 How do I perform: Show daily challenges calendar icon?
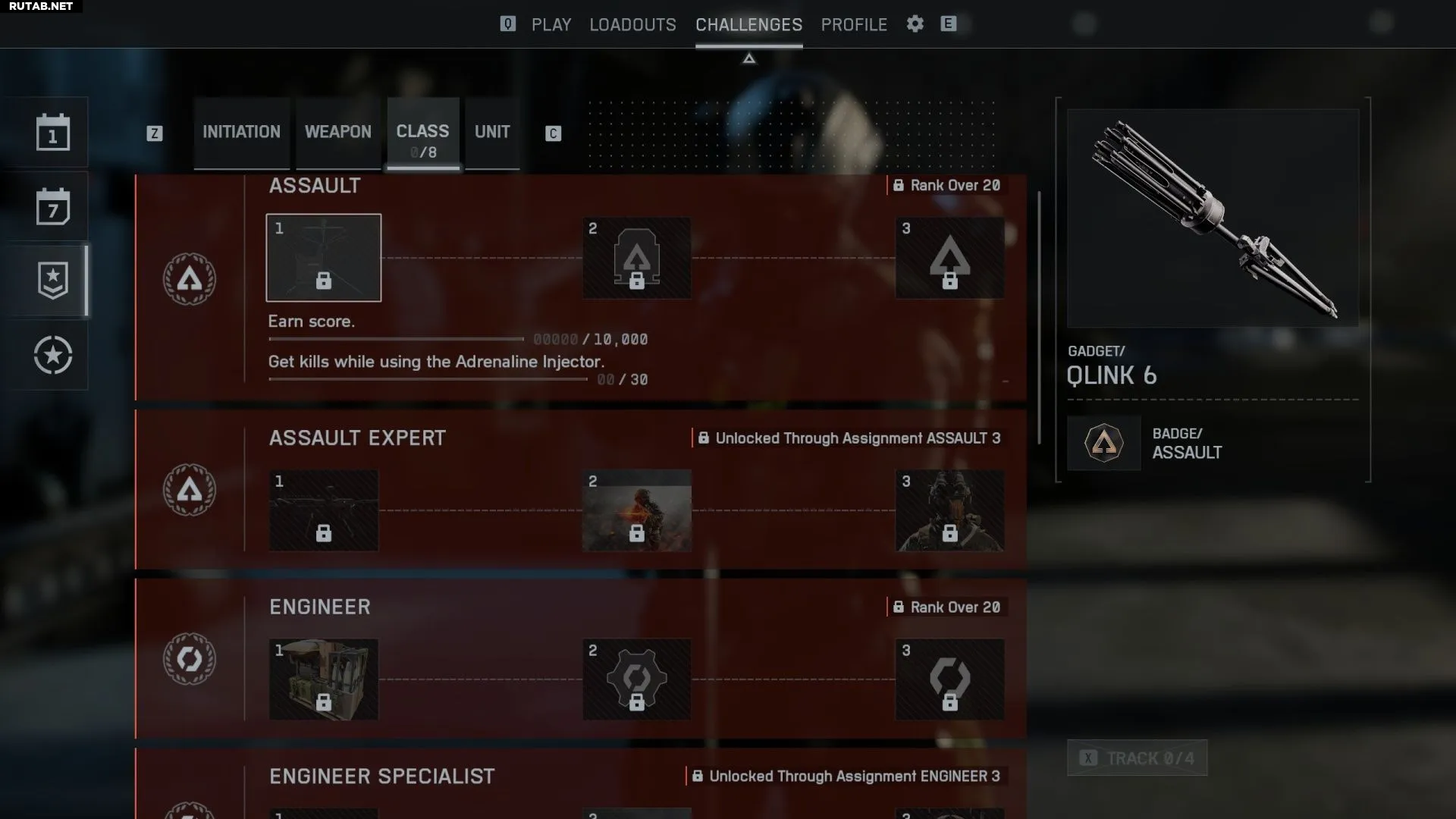point(52,133)
